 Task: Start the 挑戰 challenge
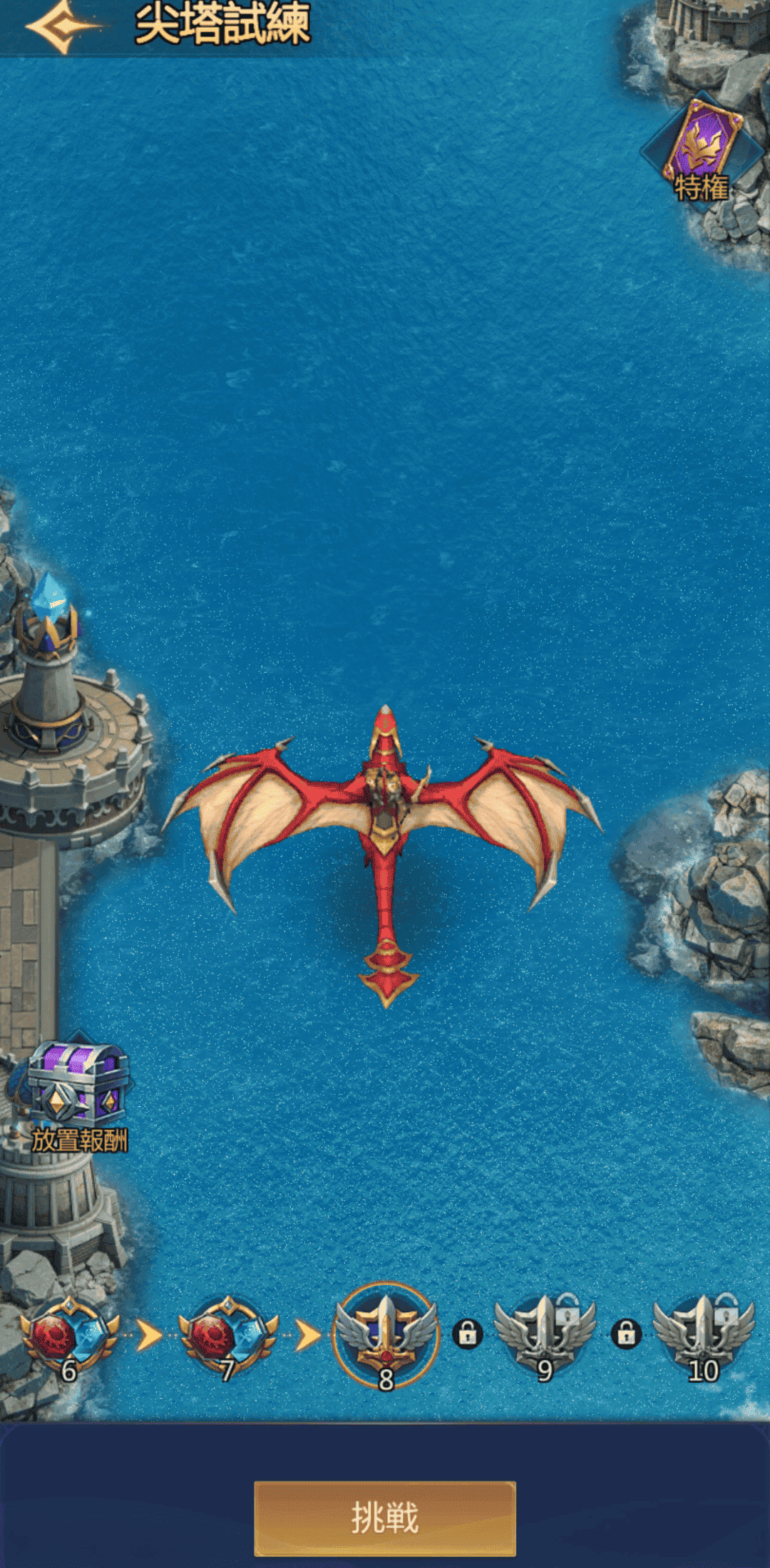click(385, 1517)
